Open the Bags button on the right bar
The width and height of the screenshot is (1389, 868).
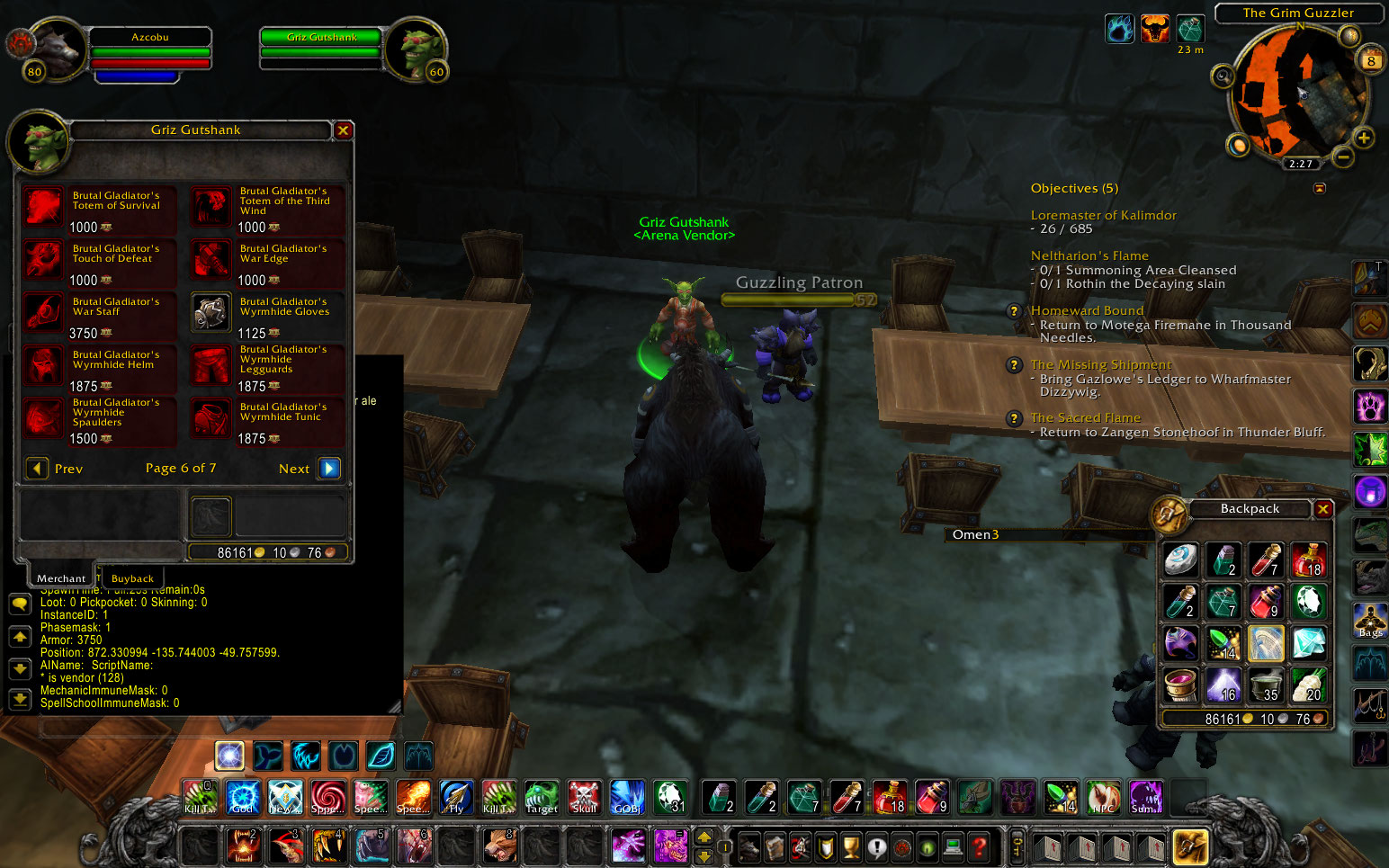pos(1369,621)
